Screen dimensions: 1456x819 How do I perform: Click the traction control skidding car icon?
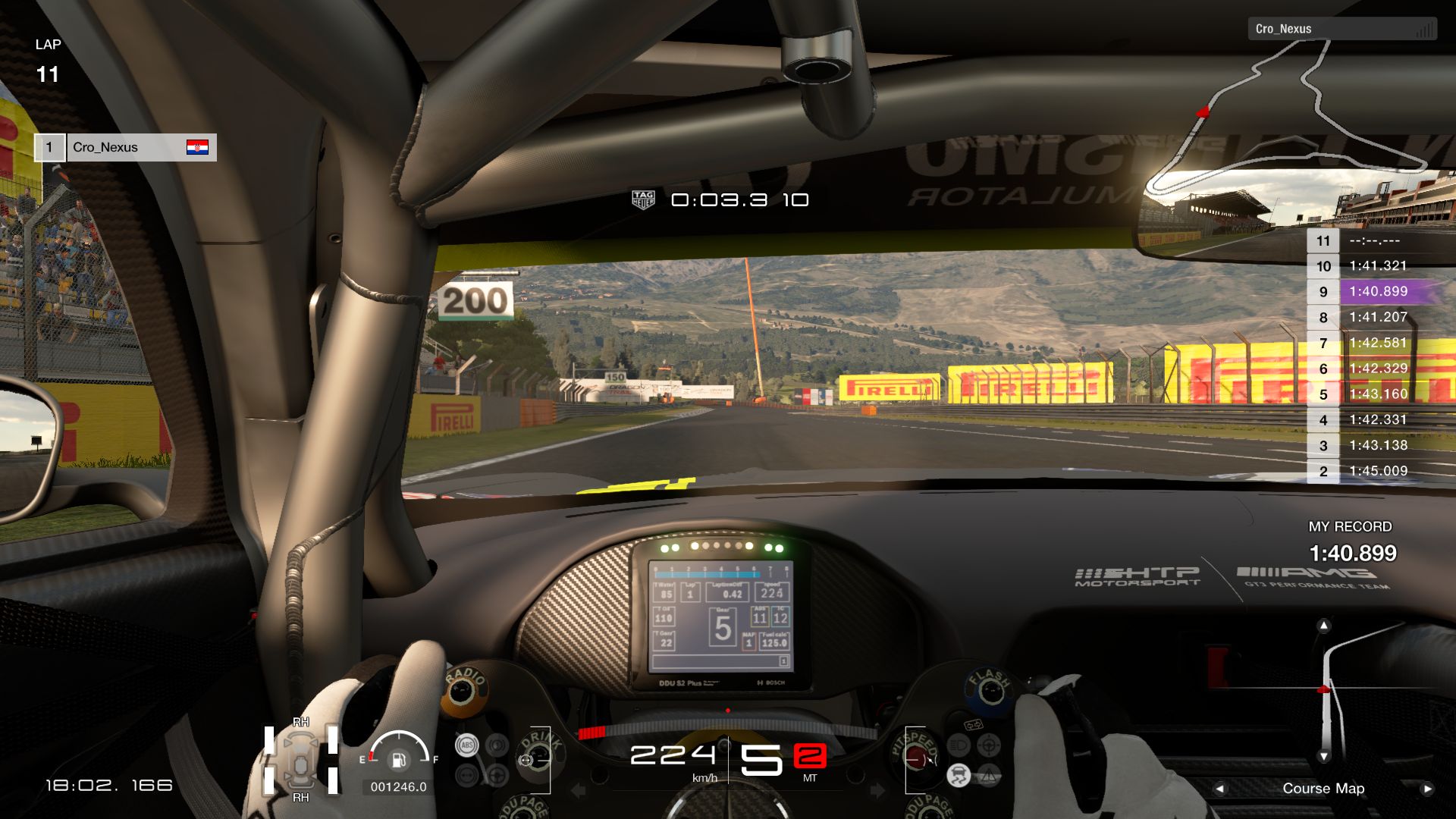(959, 775)
